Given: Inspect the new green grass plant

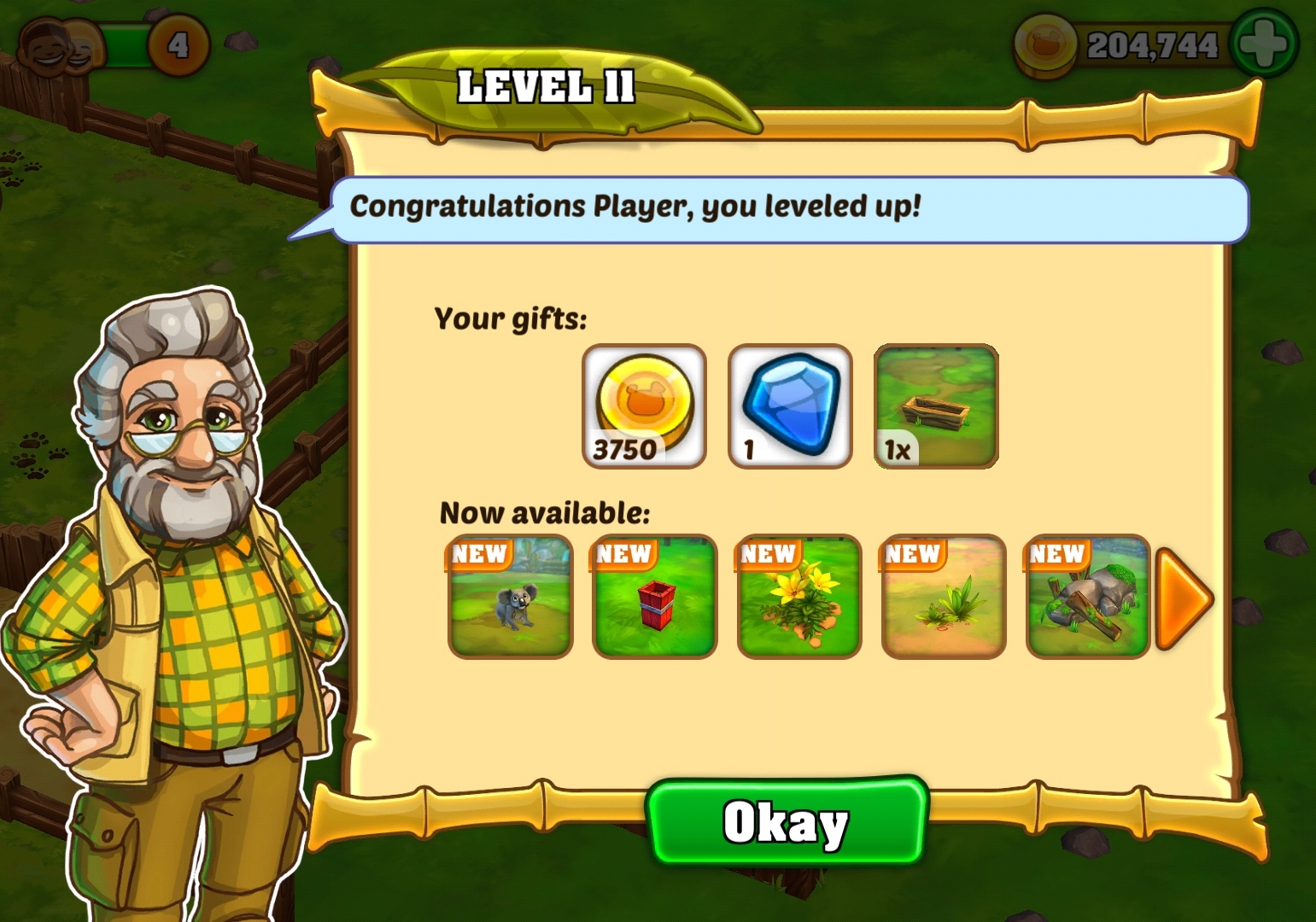Looking at the screenshot, I should tap(943, 597).
